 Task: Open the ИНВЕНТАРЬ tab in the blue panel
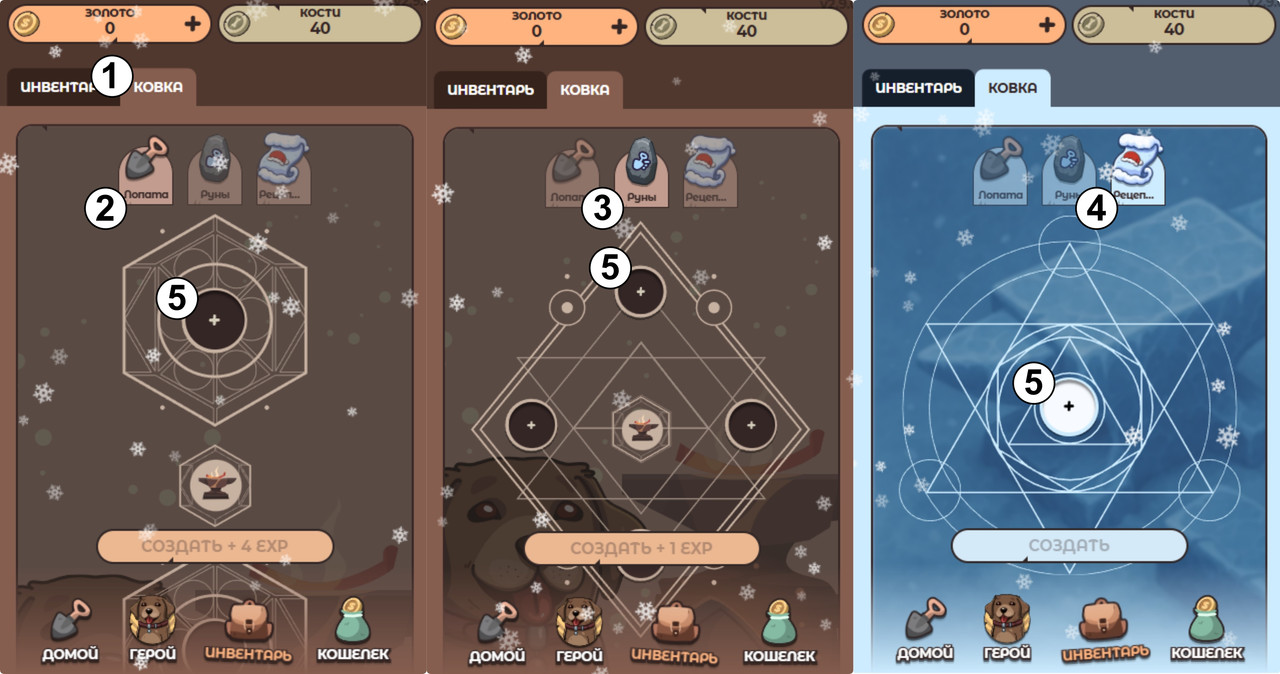(917, 88)
